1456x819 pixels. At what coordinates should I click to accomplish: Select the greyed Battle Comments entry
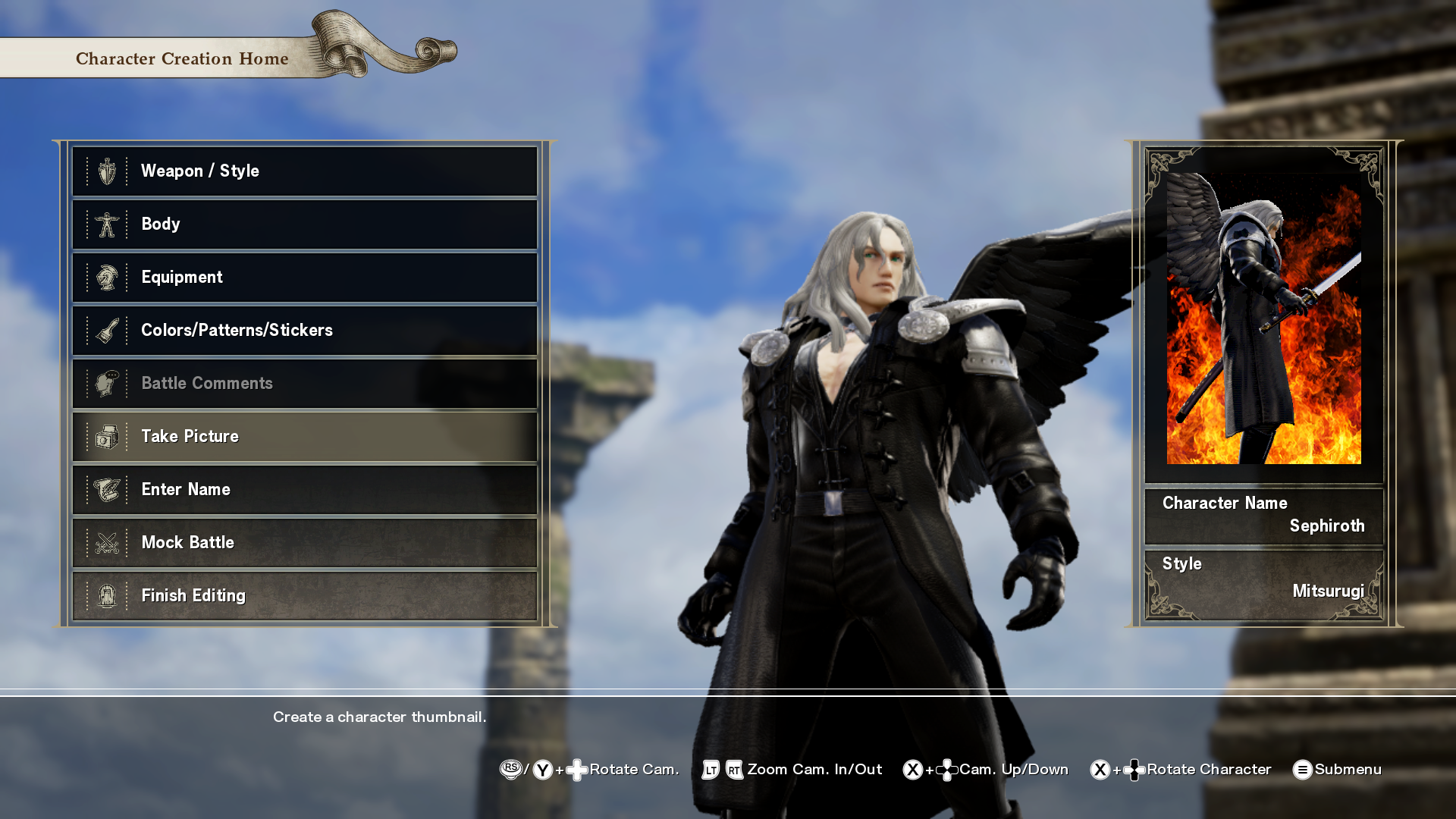click(x=304, y=384)
